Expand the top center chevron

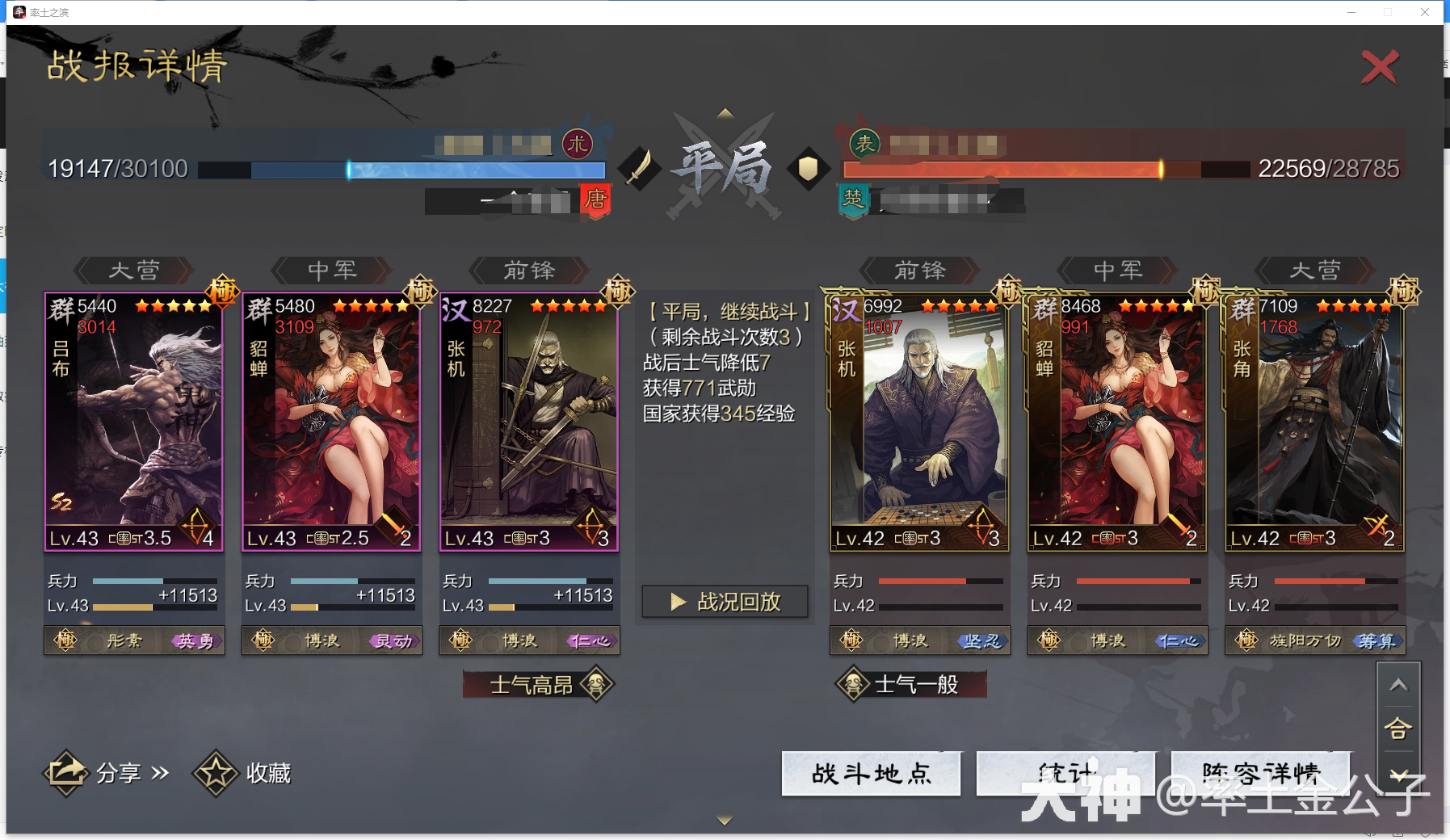click(724, 113)
